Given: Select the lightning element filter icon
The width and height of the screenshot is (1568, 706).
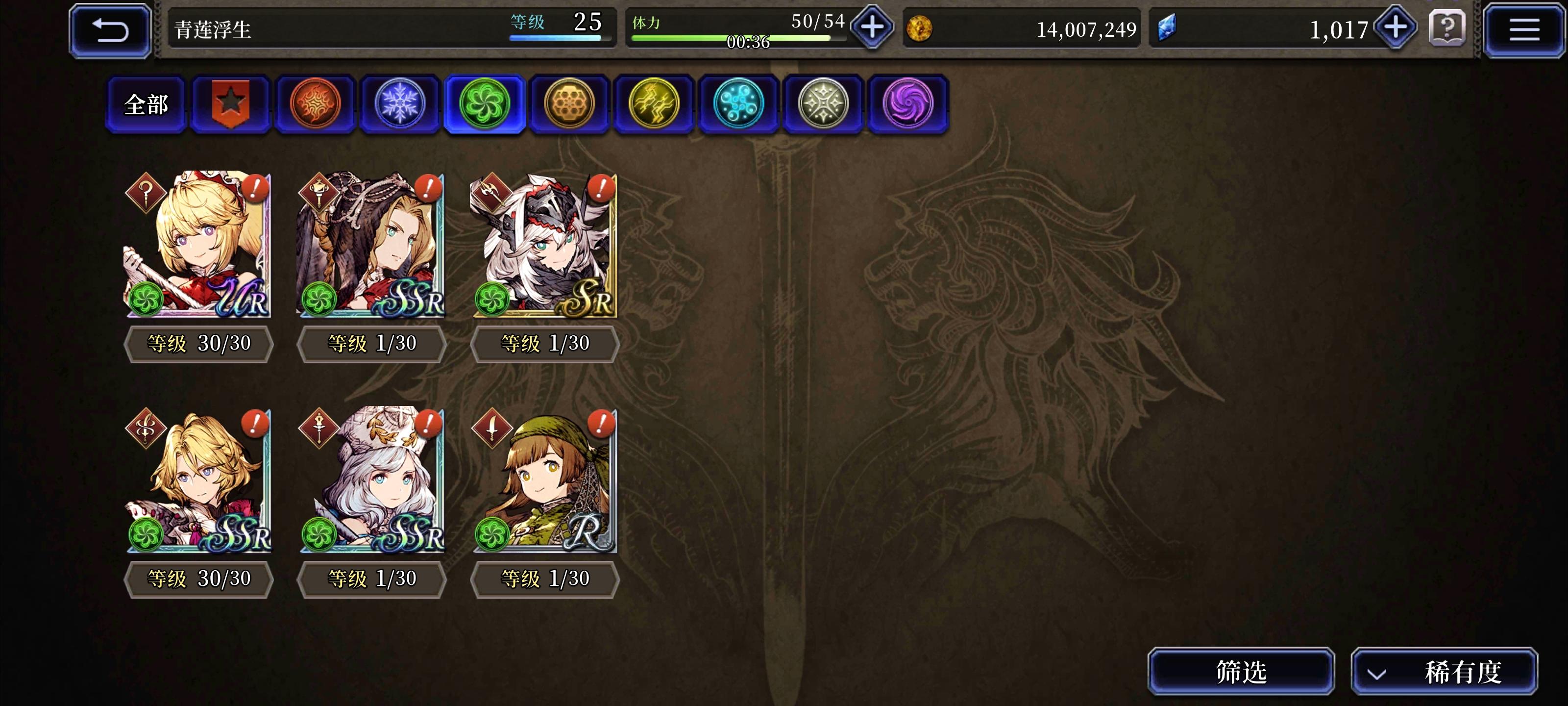Looking at the screenshot, I should (x=654, y=103).
